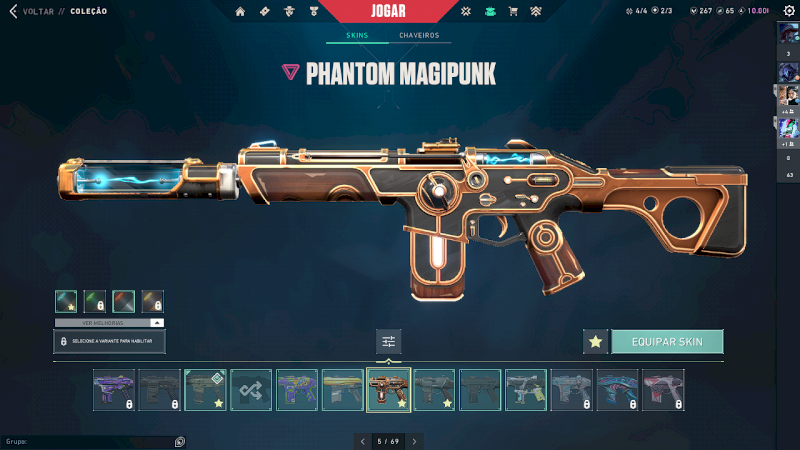Open the filter sliders button

click(389, 342)
